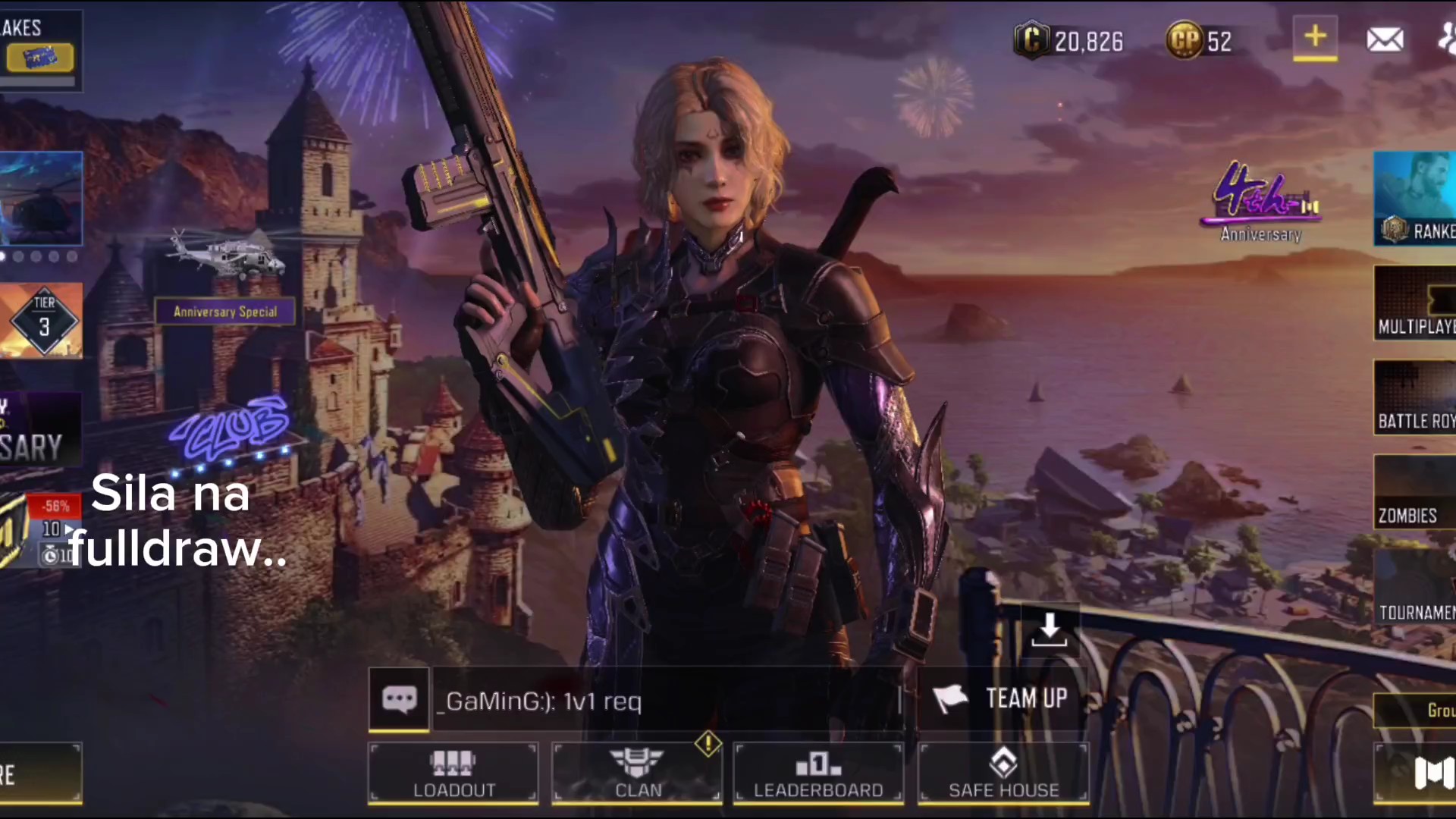View the Leaderboard
Viewport: 1456px width, 819px height.
click(x=818, y=772)
